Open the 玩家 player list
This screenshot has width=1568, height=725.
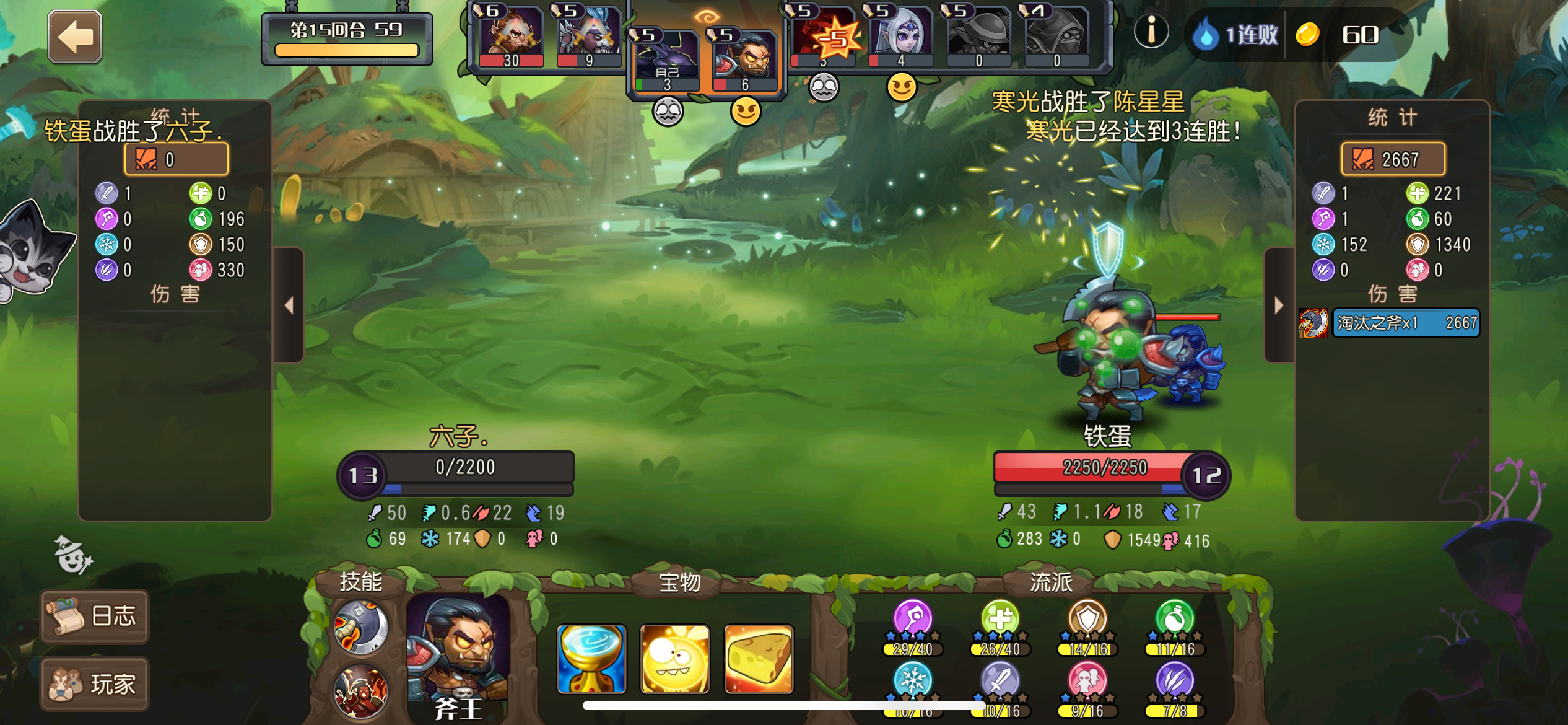tap(94, 683)
